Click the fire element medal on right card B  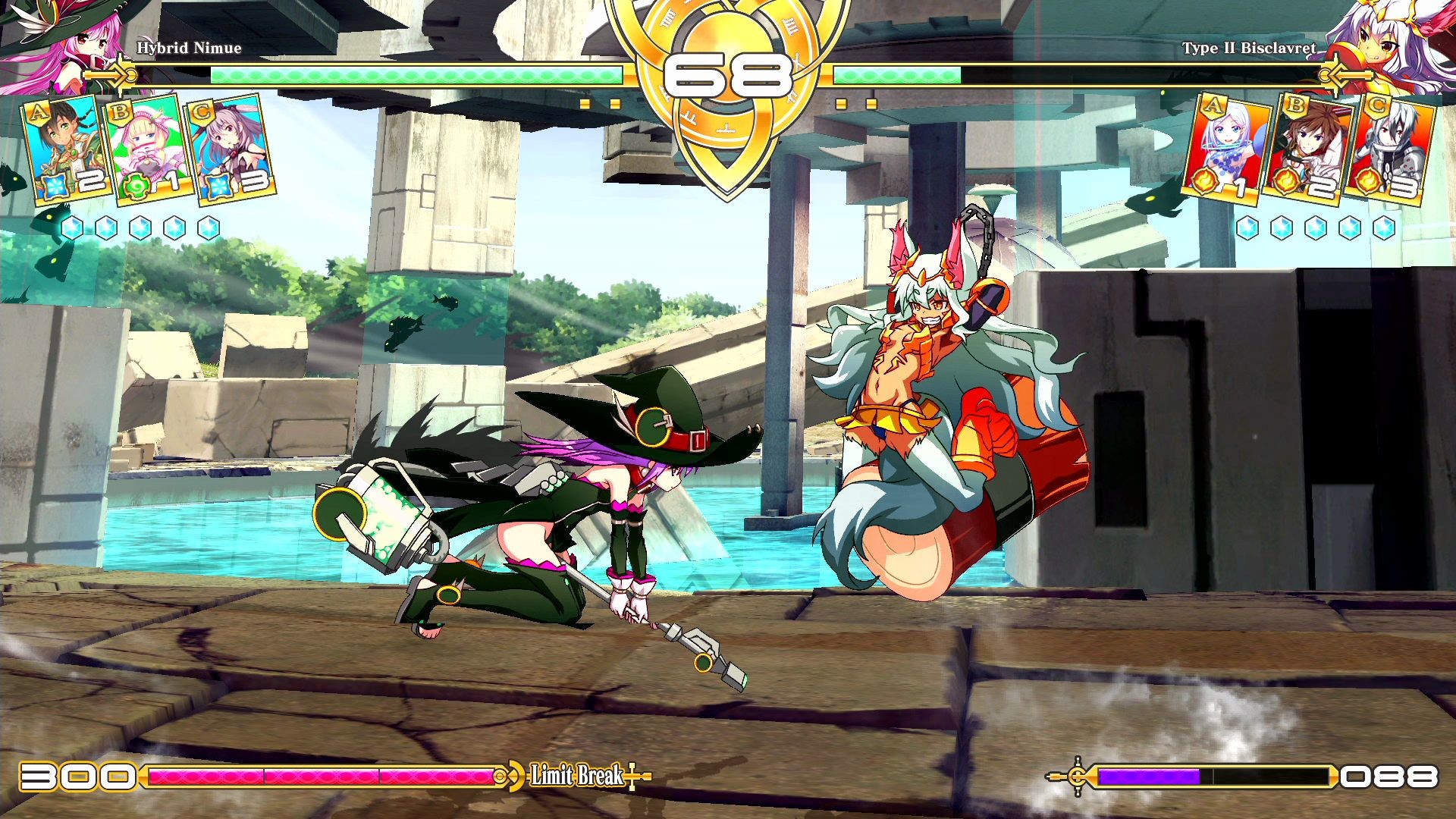[x=1288, y=180]
